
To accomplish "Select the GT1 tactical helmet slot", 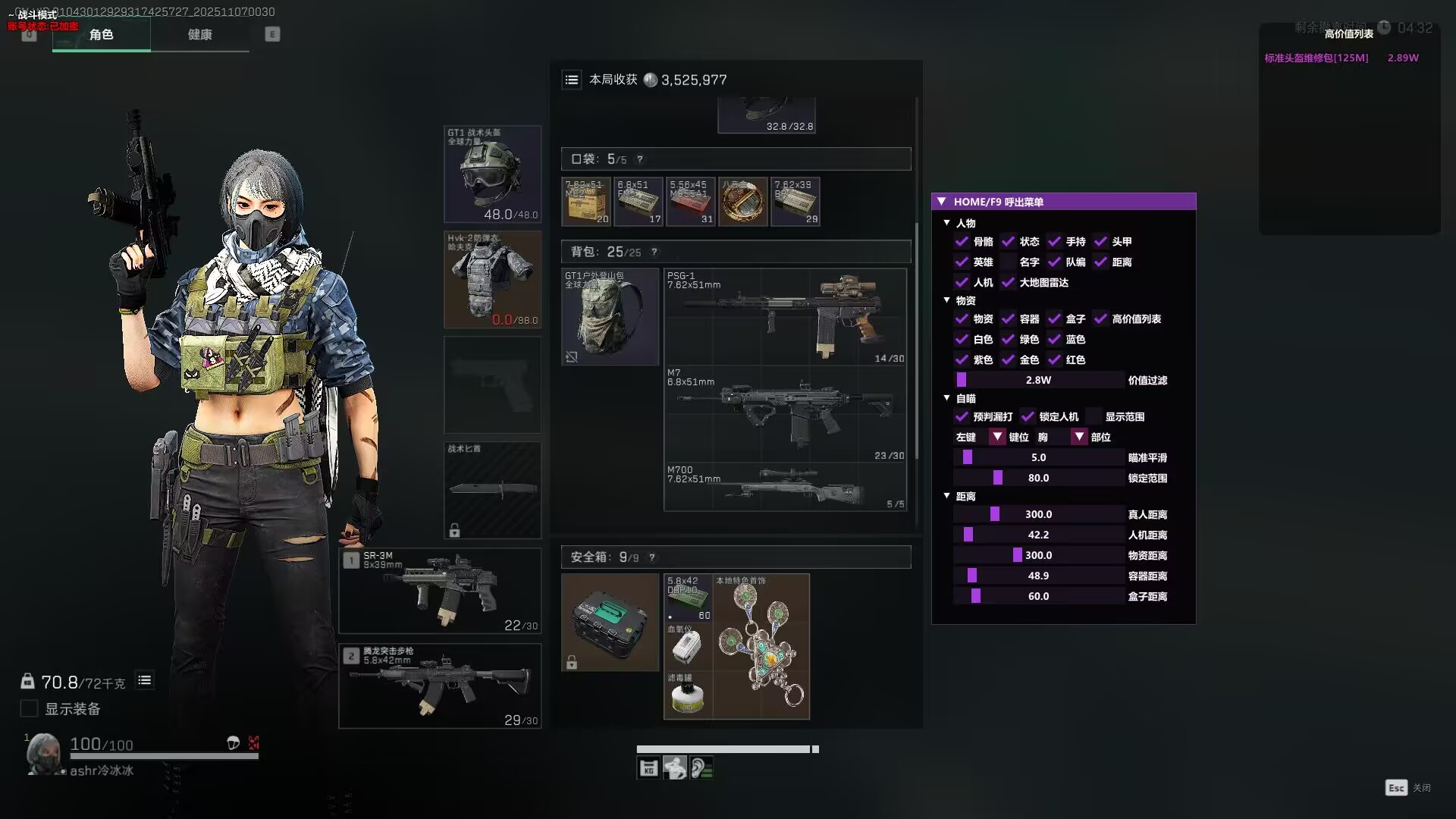I will 492,174.
